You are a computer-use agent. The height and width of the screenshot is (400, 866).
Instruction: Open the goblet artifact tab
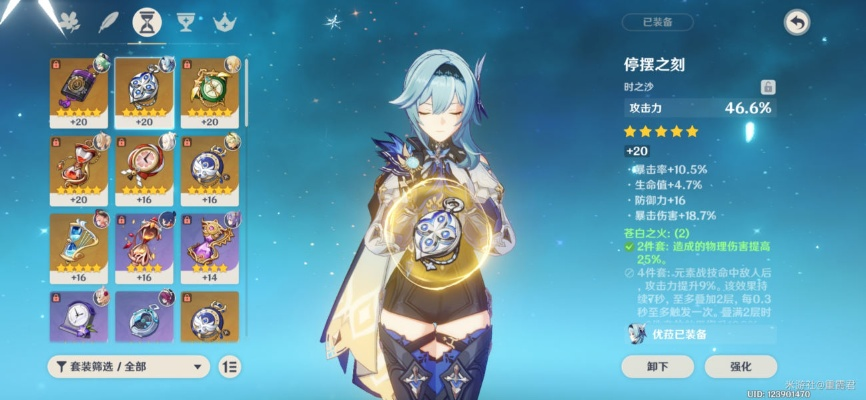tap(184, 22)
